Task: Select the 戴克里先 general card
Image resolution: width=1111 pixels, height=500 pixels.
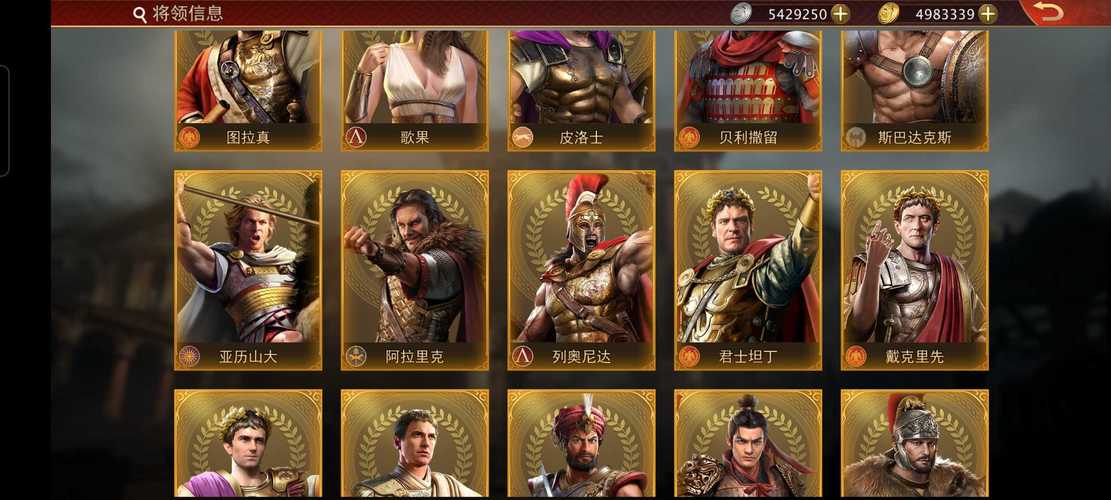Action: coord(914,270)
